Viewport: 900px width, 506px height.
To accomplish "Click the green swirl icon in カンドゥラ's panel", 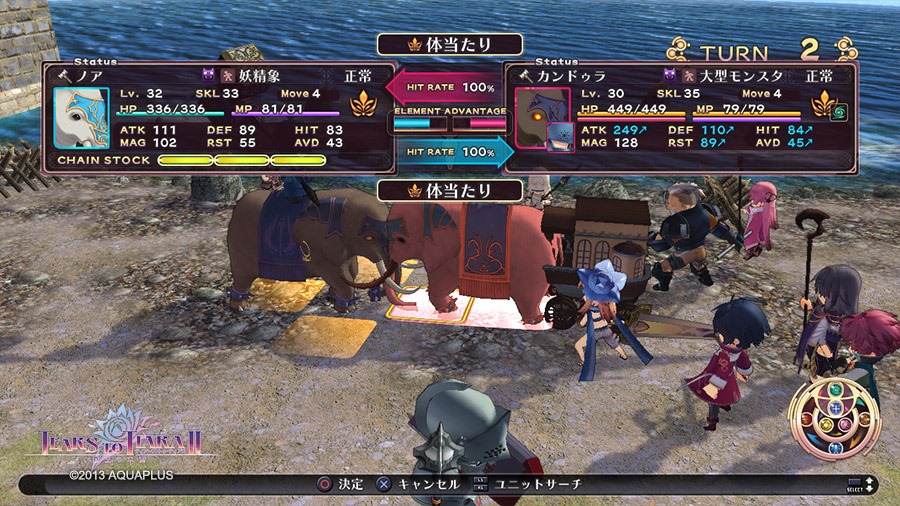I will pos(841,112).
